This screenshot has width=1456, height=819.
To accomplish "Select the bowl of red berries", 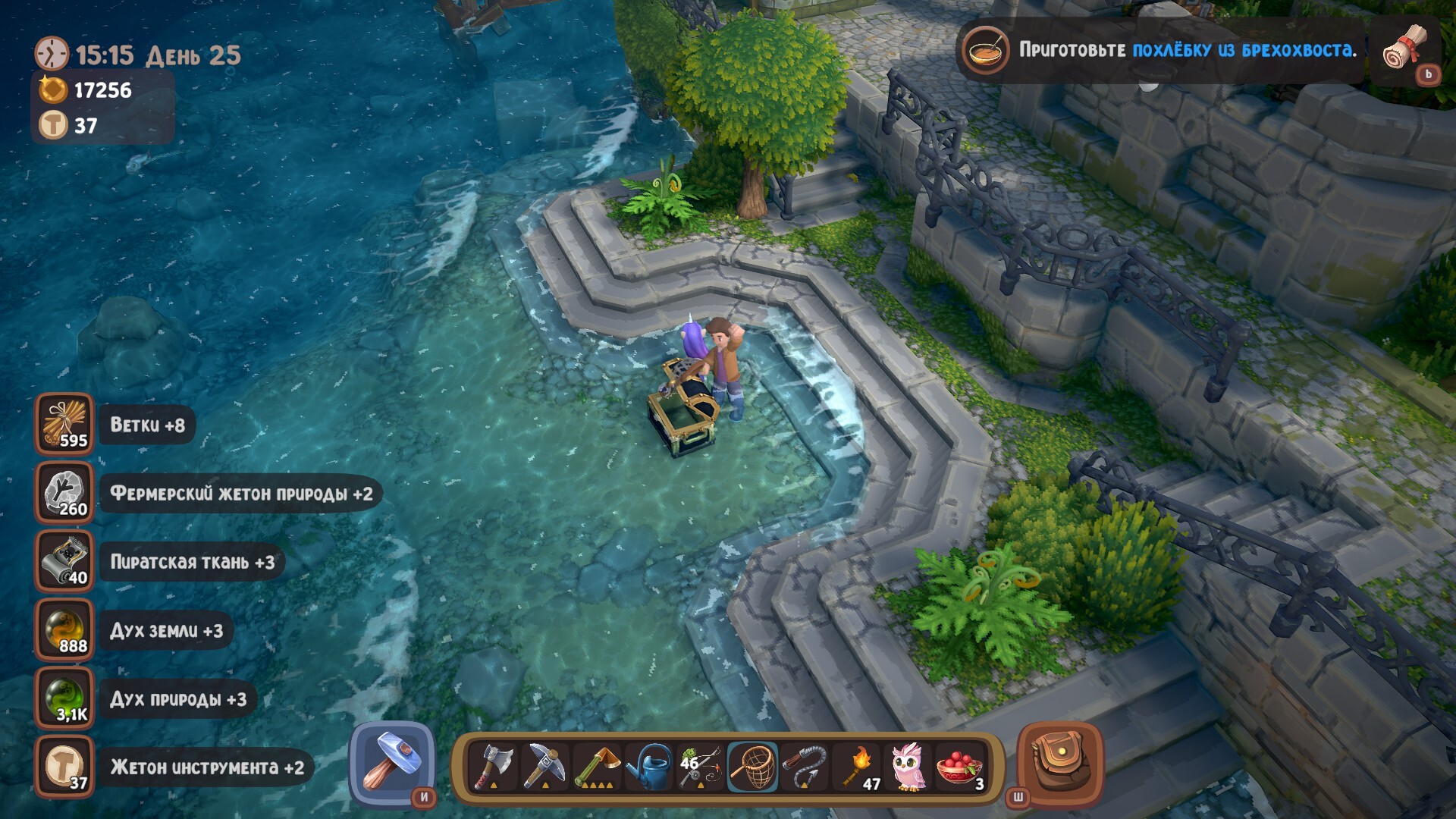I will coord(960,767).
